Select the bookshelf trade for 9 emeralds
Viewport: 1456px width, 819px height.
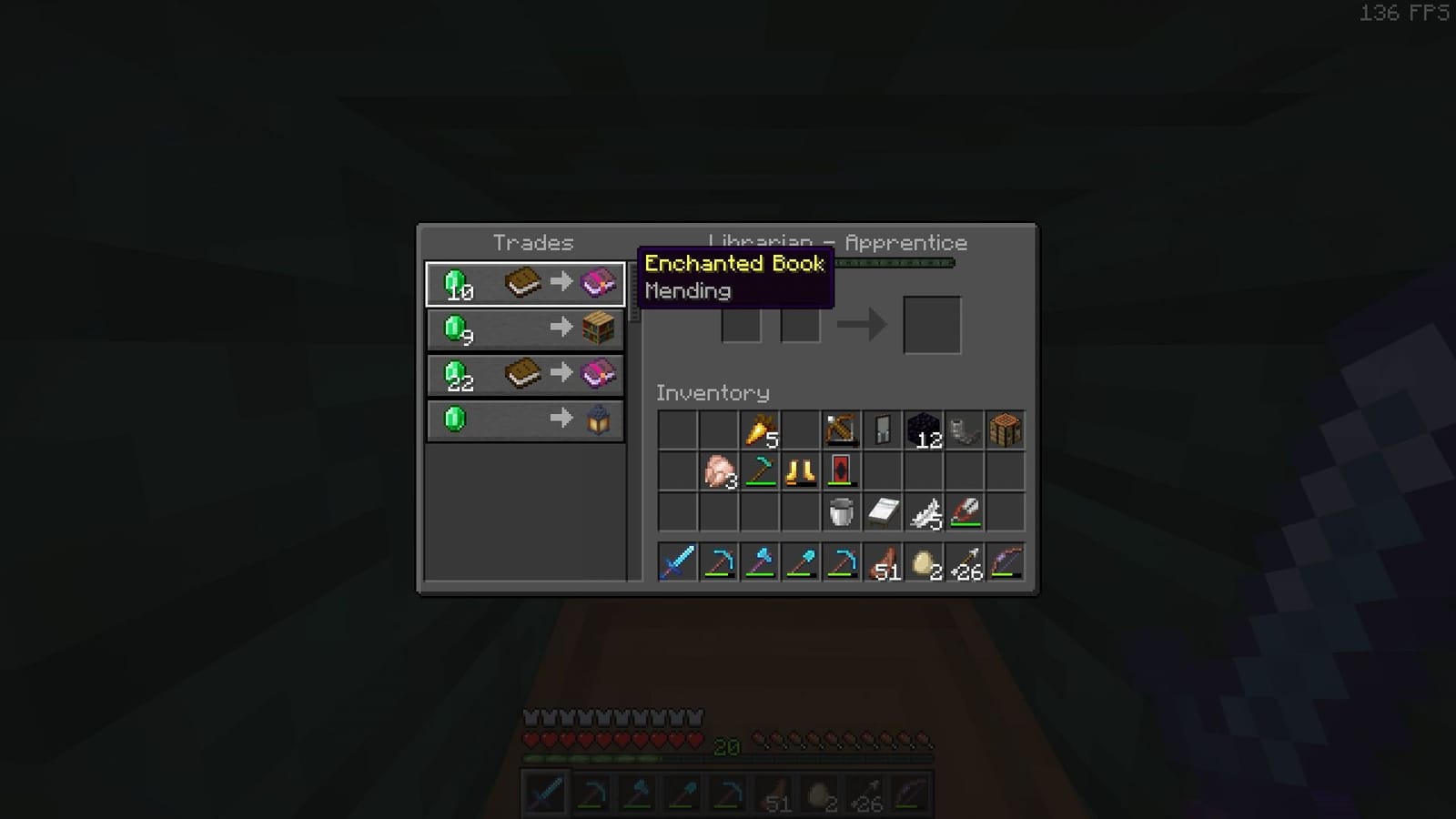tap(525, 329)
